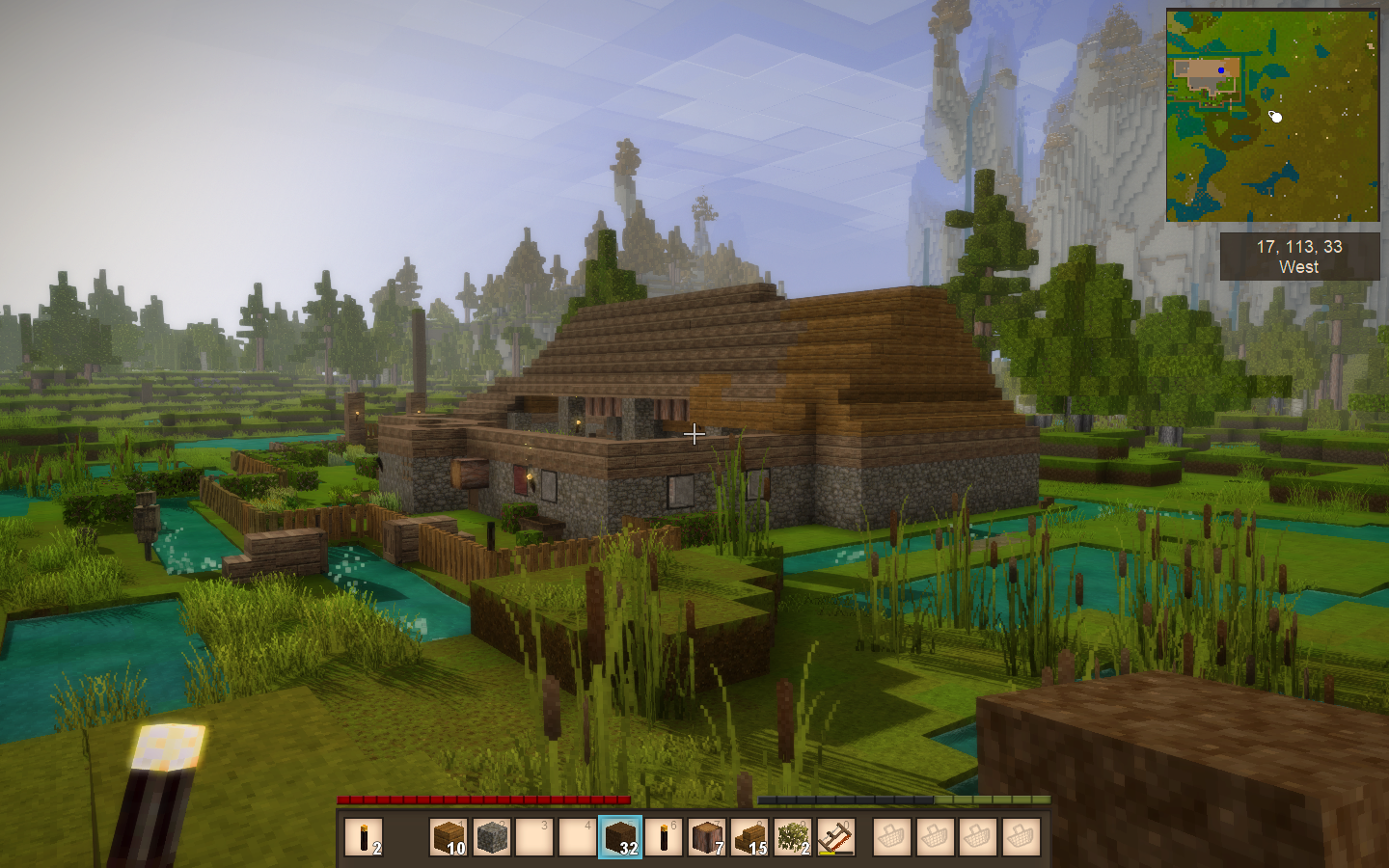Select the off-hand torch slot
Screen dimensions: 1389x868
point(364,837)
